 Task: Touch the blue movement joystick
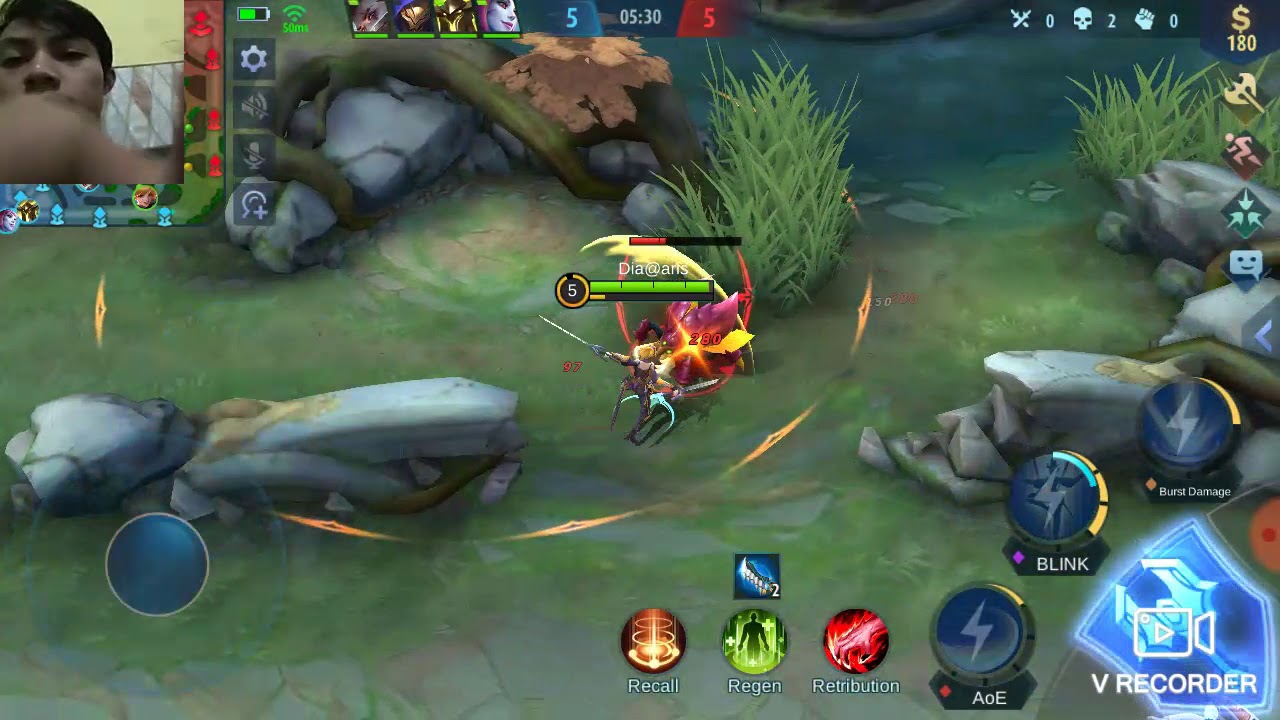(x=157, y=564)
